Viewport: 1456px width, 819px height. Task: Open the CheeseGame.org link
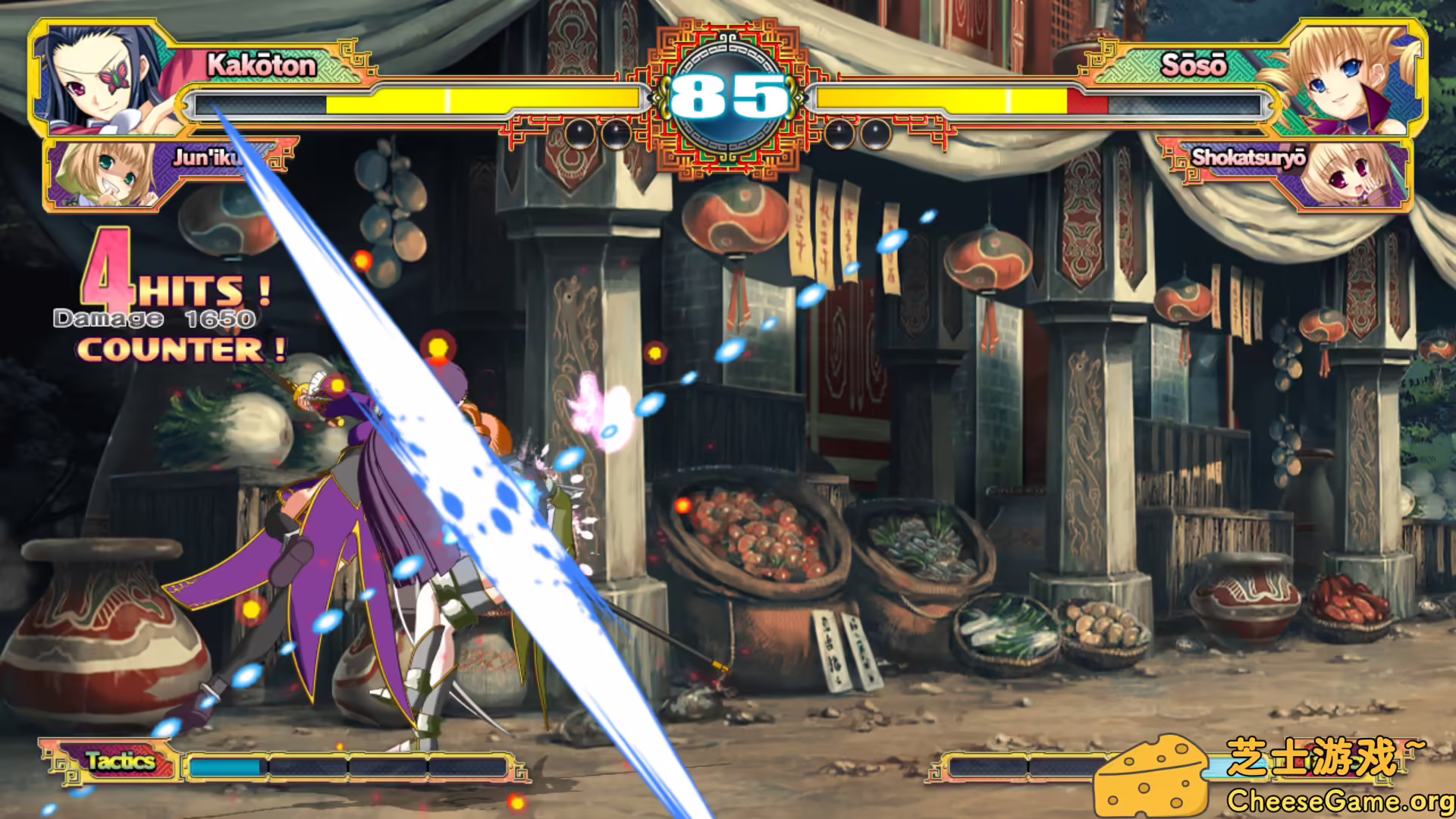click(x=1338, y=800)
